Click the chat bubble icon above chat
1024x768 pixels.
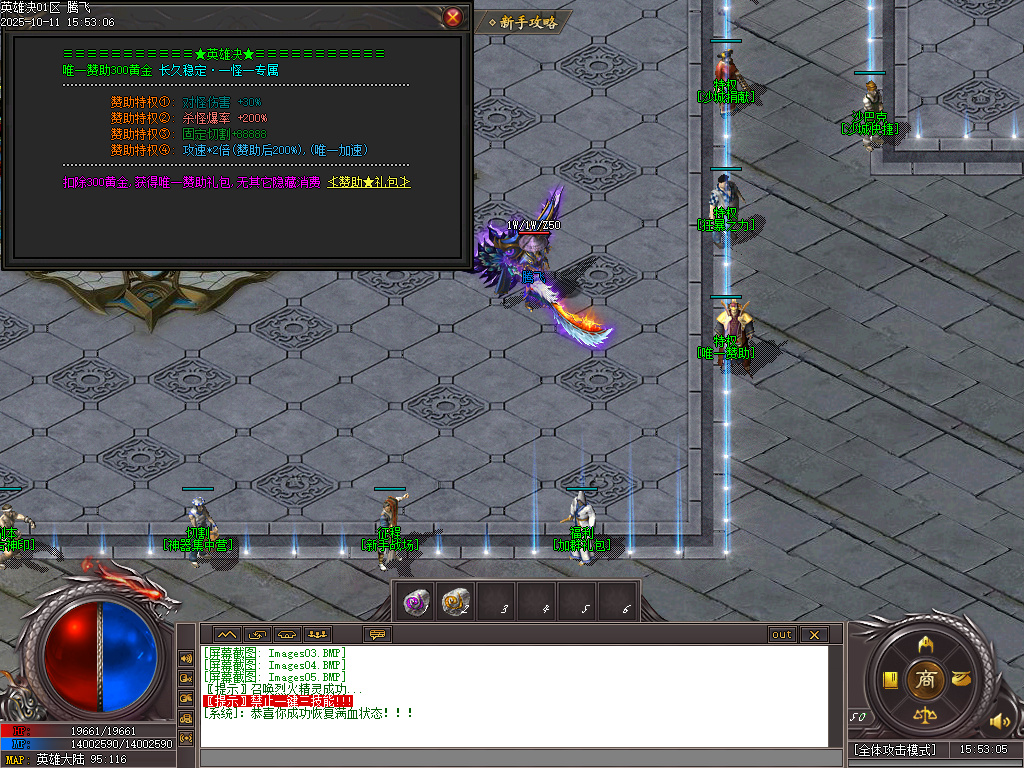click(377, 635)
